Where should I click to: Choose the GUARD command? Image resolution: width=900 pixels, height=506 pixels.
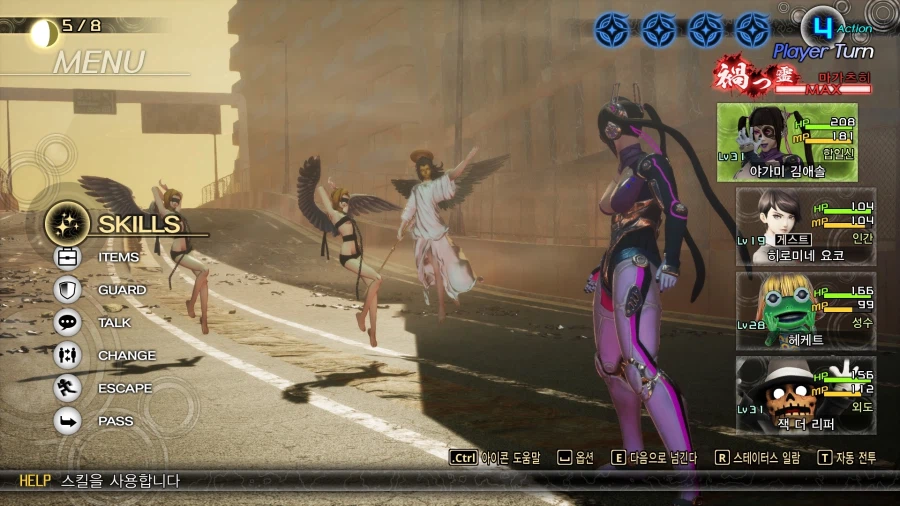coord(120,290)
